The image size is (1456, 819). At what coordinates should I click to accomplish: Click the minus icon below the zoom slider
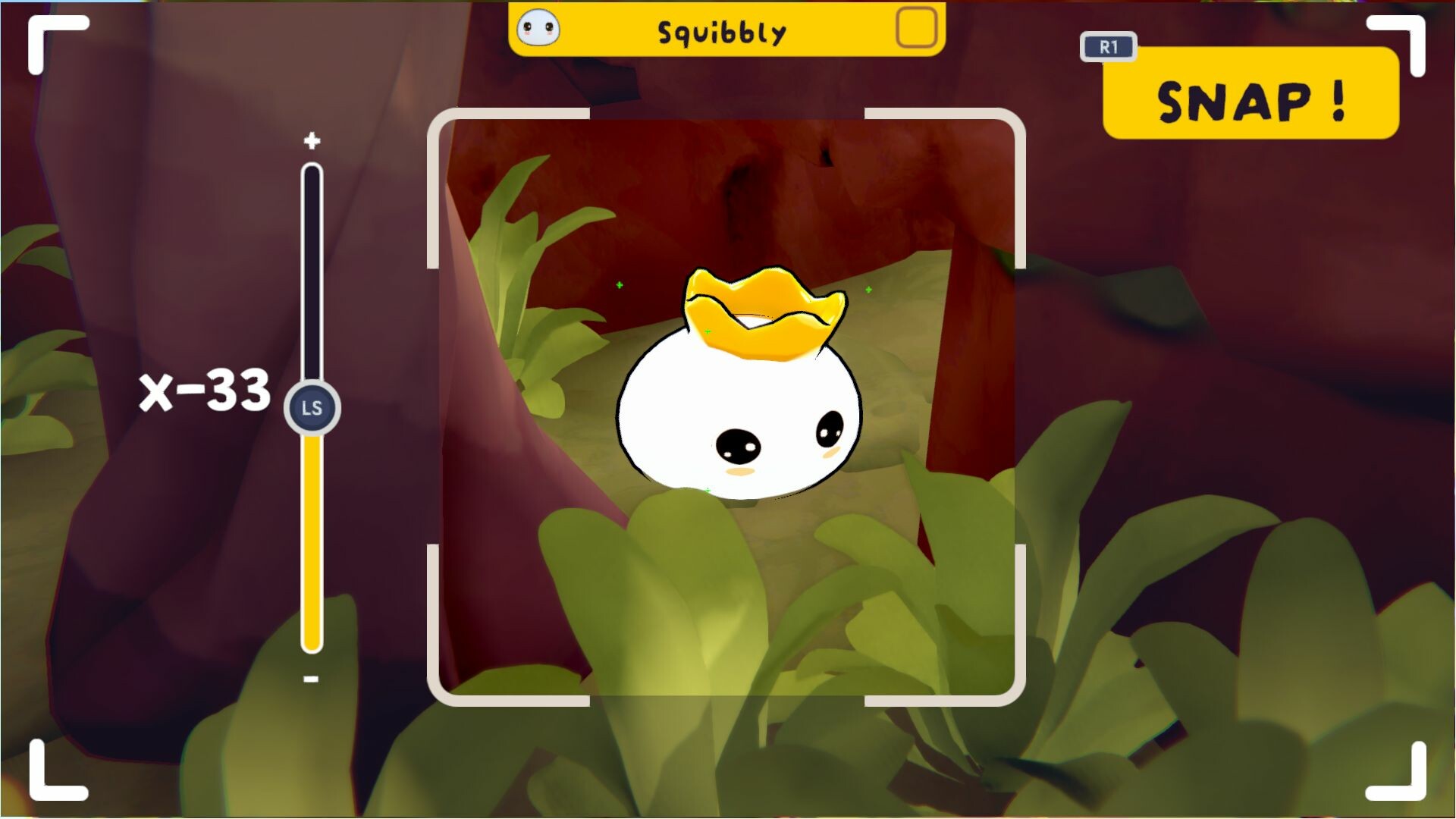tap(312, 679)
